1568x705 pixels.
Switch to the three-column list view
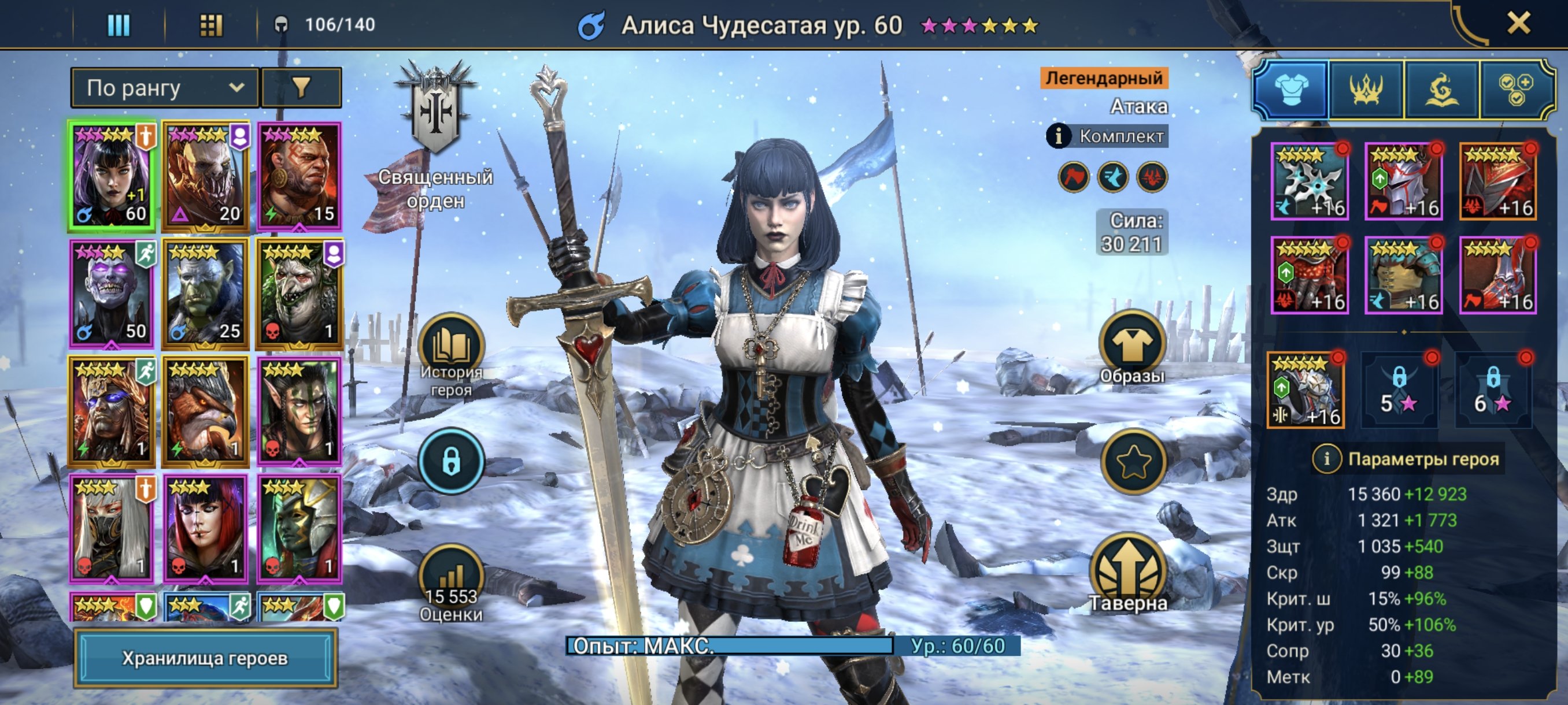tap(119, 25)
